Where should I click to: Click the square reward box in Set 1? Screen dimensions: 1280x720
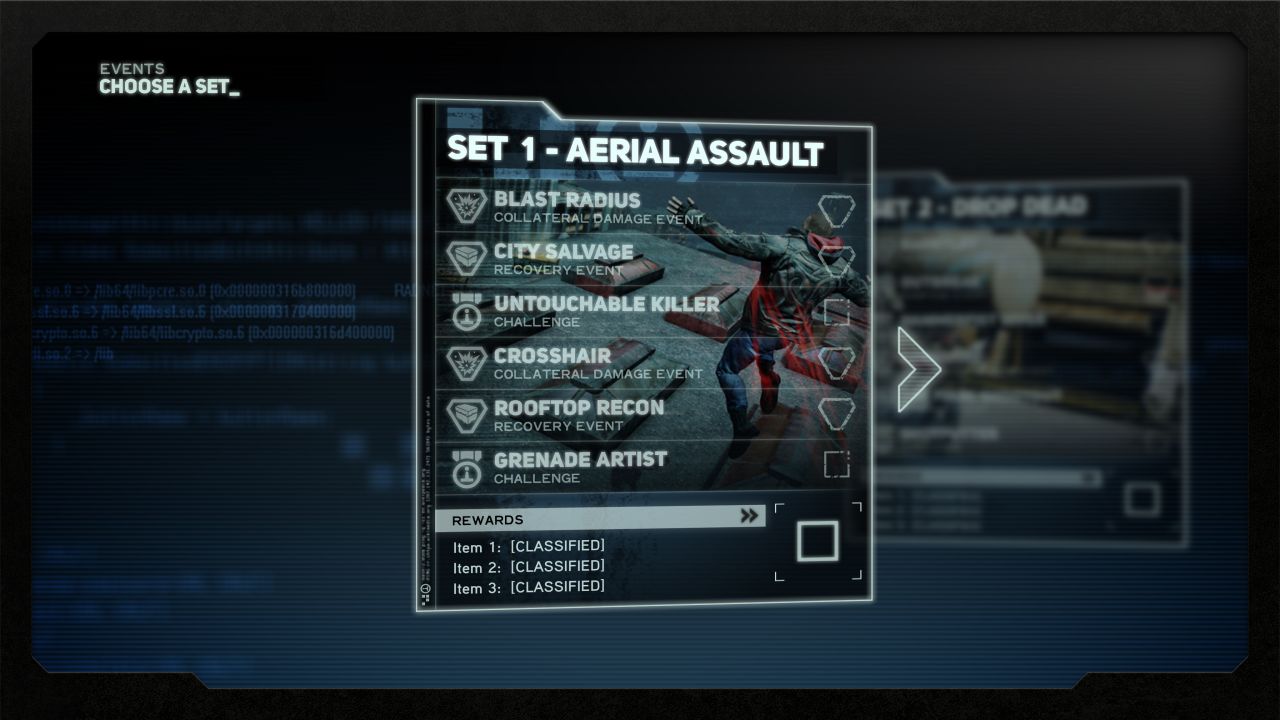[x=818, y=541]
